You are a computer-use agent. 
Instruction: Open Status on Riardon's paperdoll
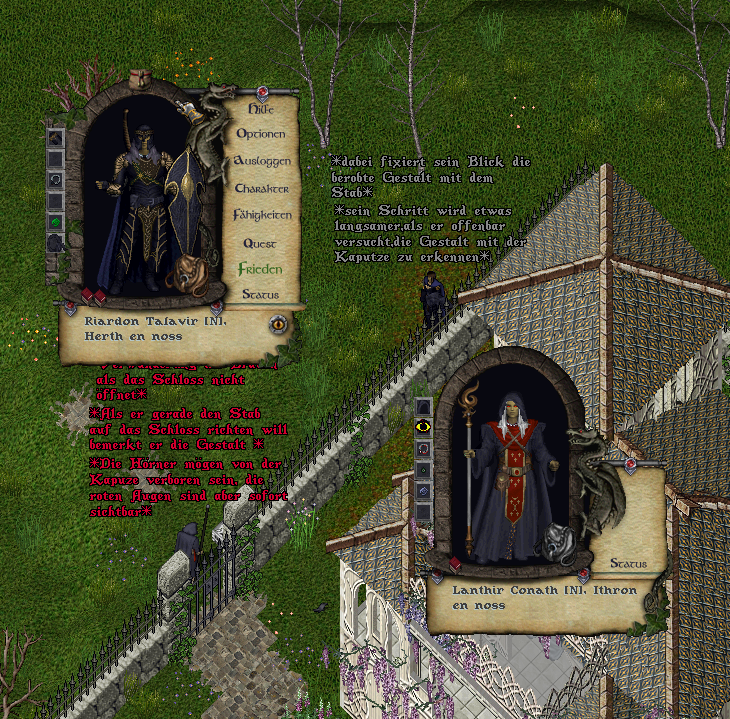pyautogui.click(x=260, y=294)
